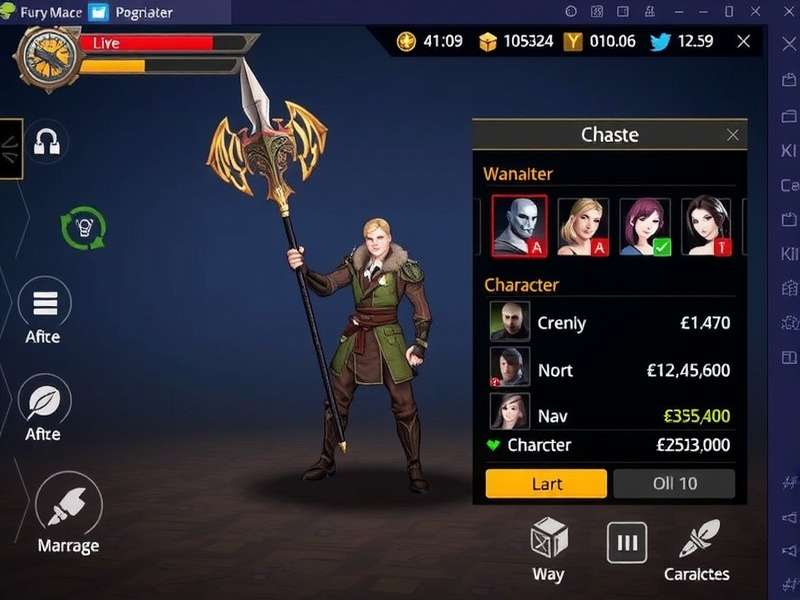The height and width of the screenshot is (600, 800).
Task: Click the grey Oll 10 button
Action: pyautogui.click(x=674, y=484)
